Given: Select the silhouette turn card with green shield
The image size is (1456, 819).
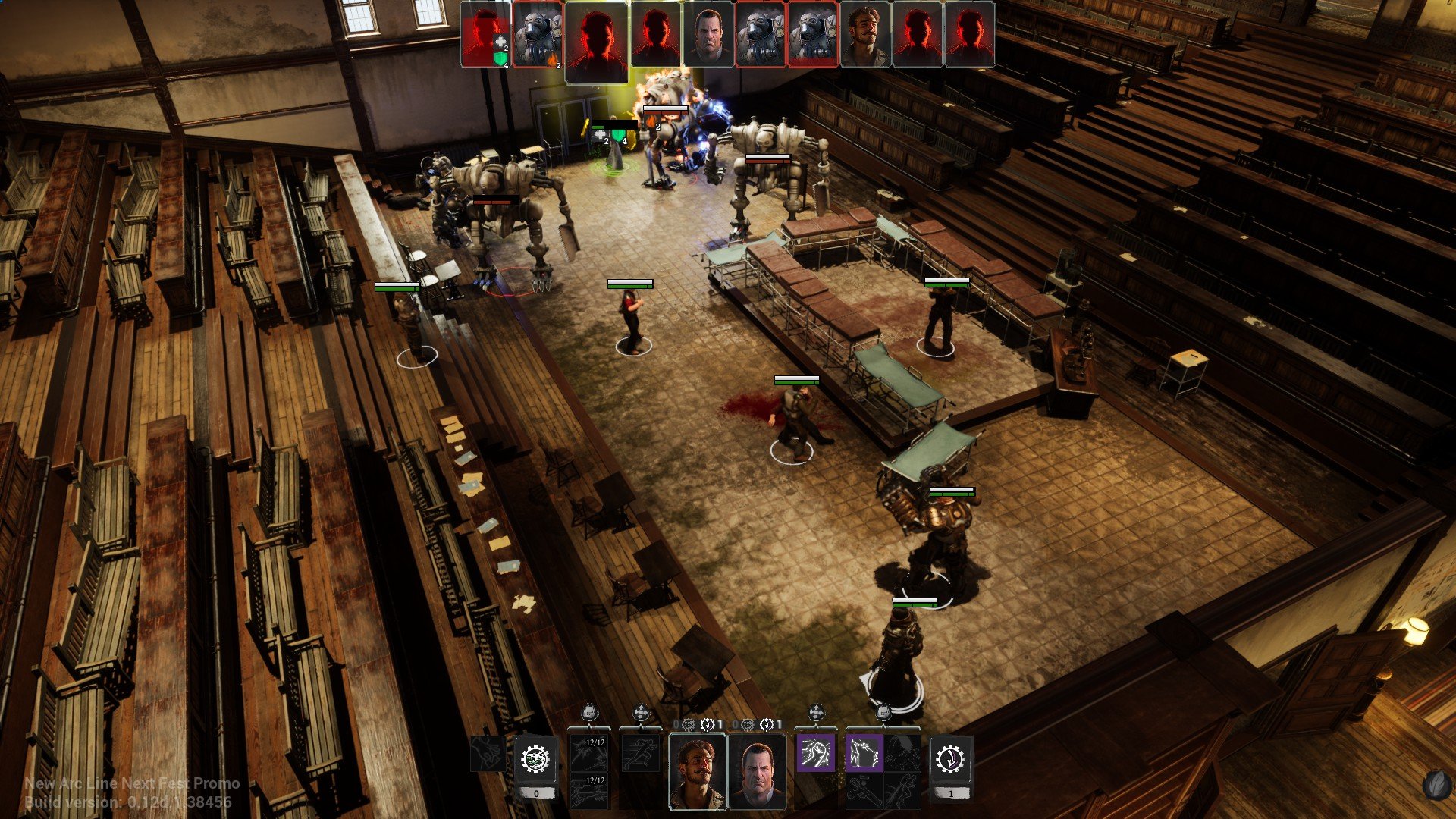Looking at the screenshot, I should click(x=485, y=35).
